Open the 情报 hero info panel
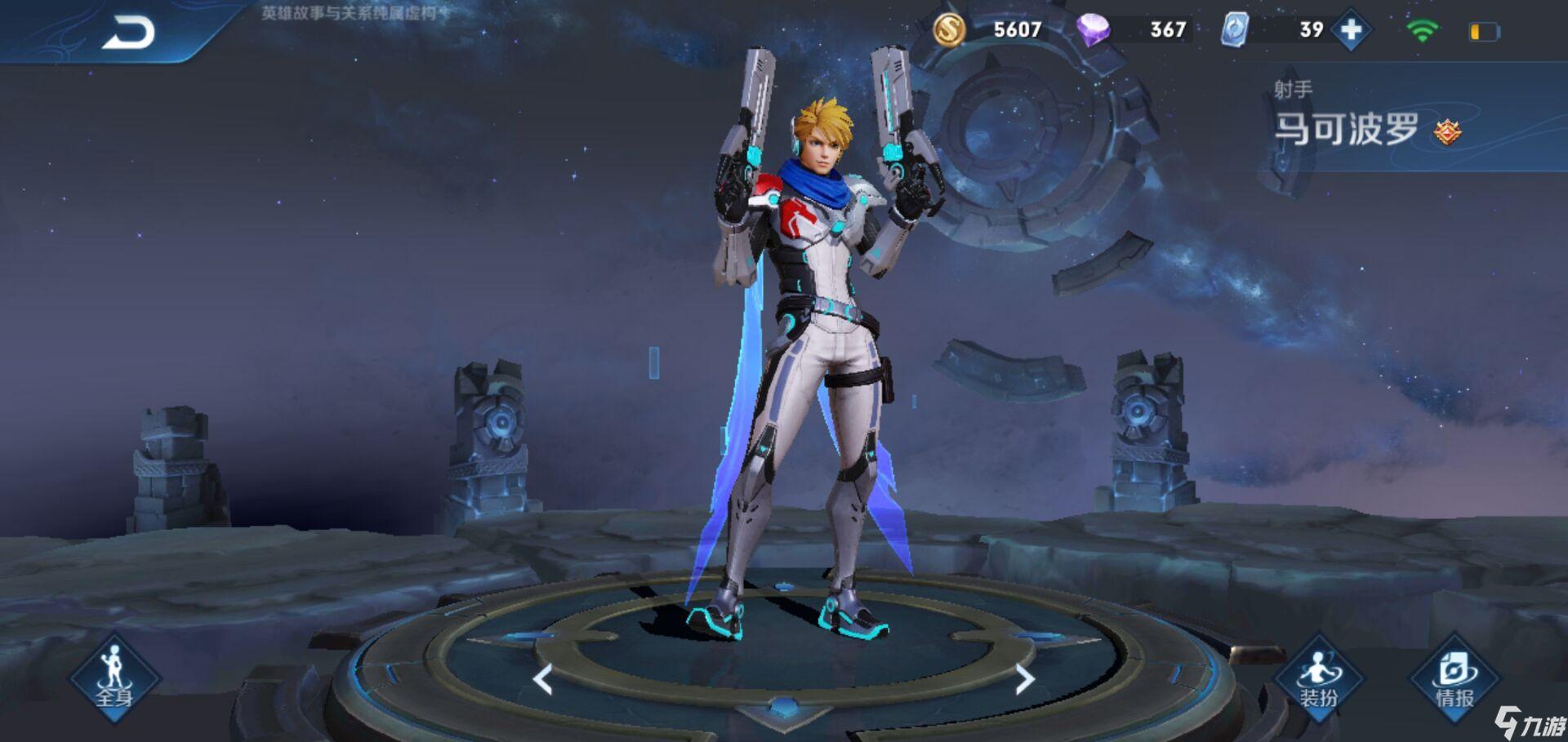 (1454, 679)
